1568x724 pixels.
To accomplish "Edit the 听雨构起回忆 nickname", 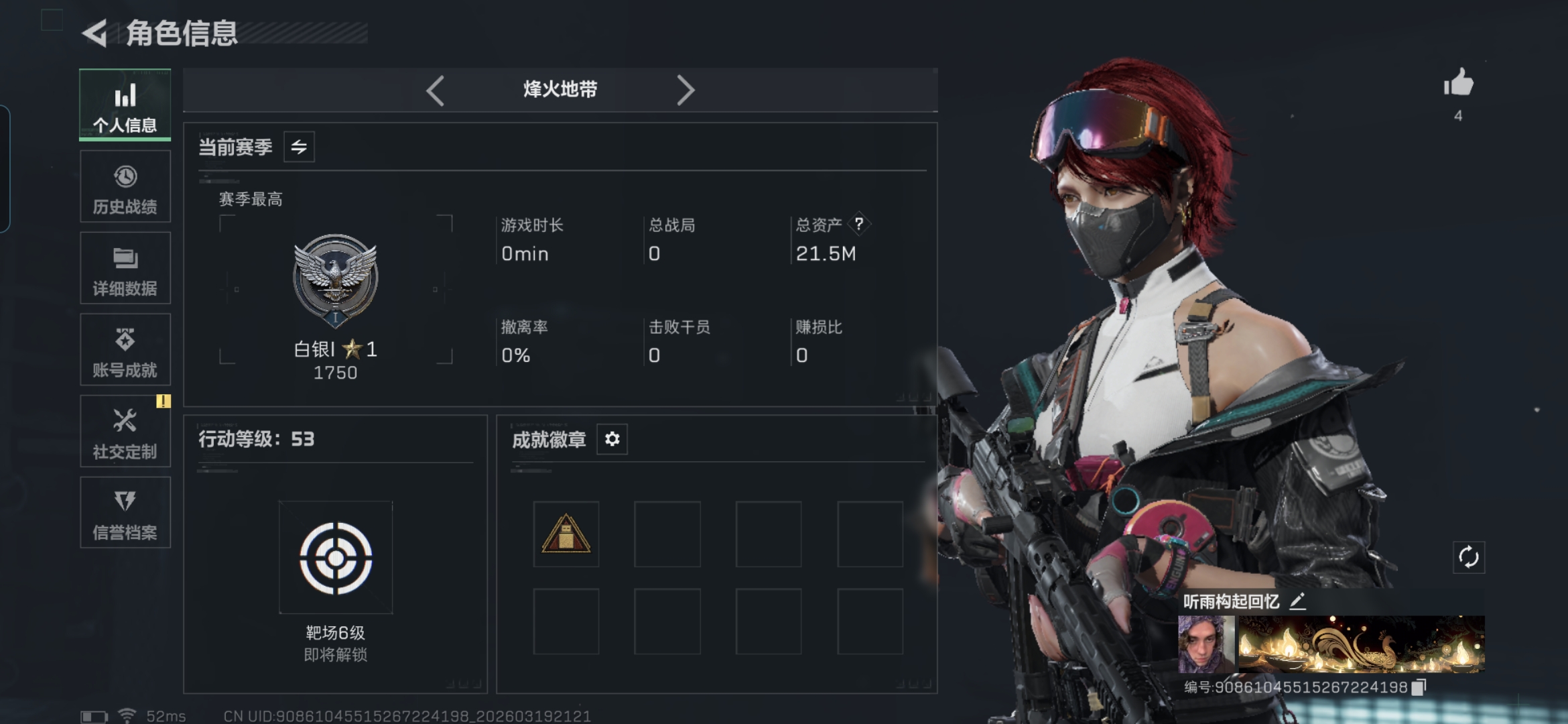I will click(x=1298, y=601).
